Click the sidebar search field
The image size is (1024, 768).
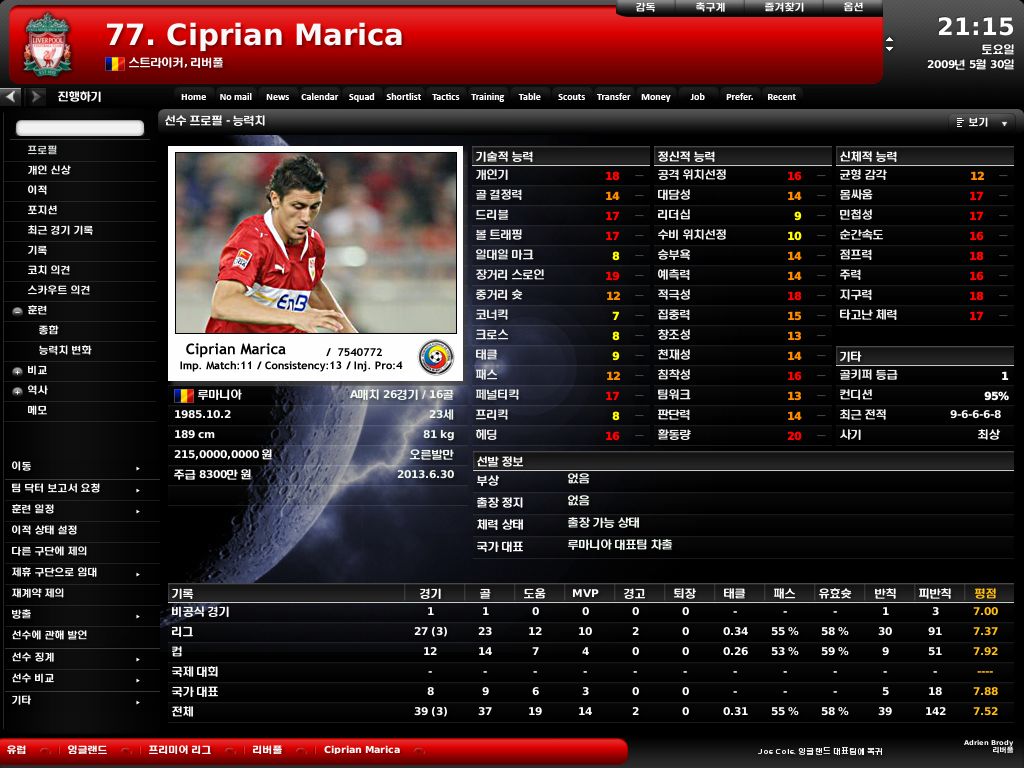click(80, 128)
